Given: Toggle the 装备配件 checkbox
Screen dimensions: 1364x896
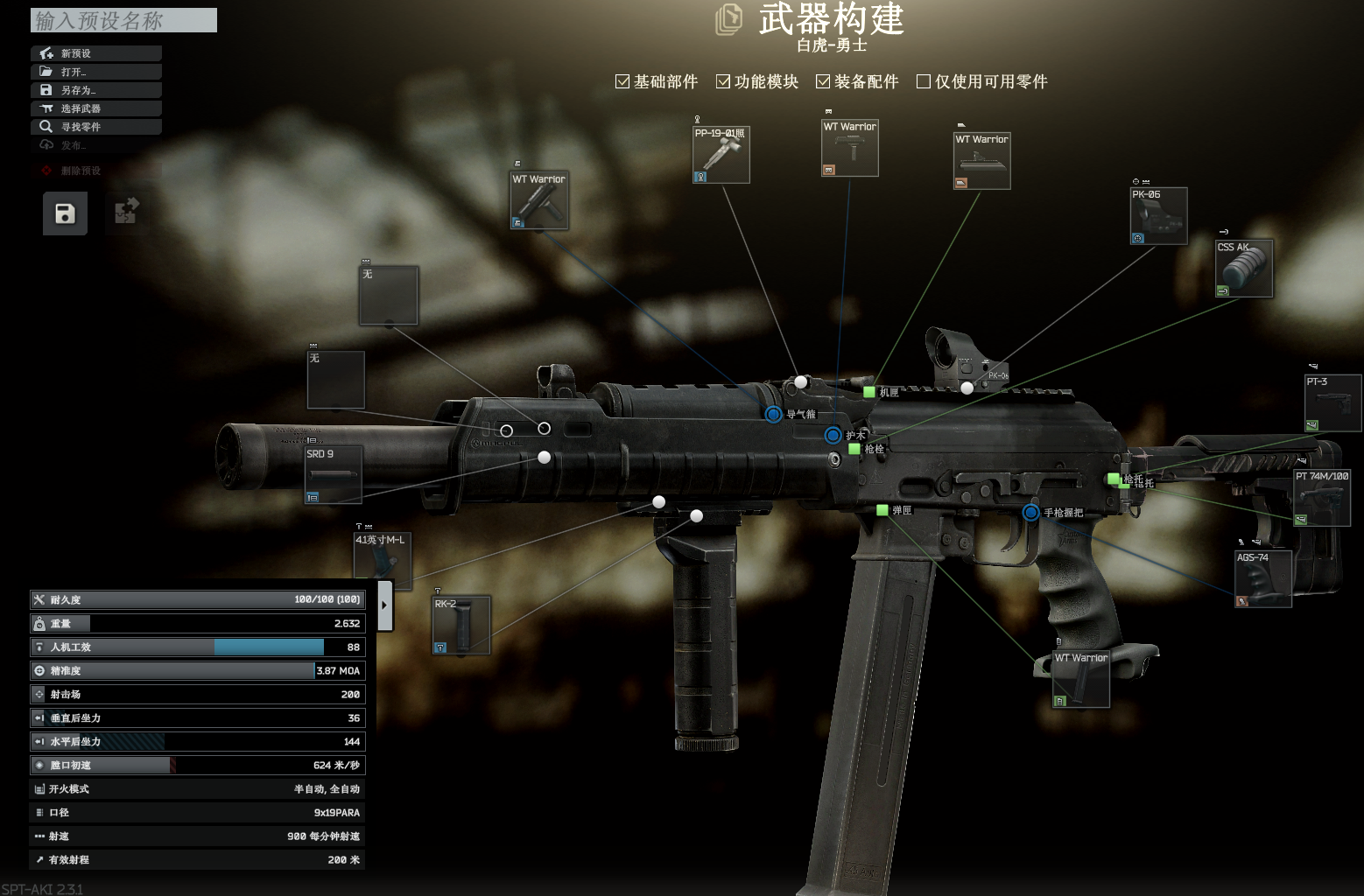Looking at the screenshot, I should tap(823, 81).
